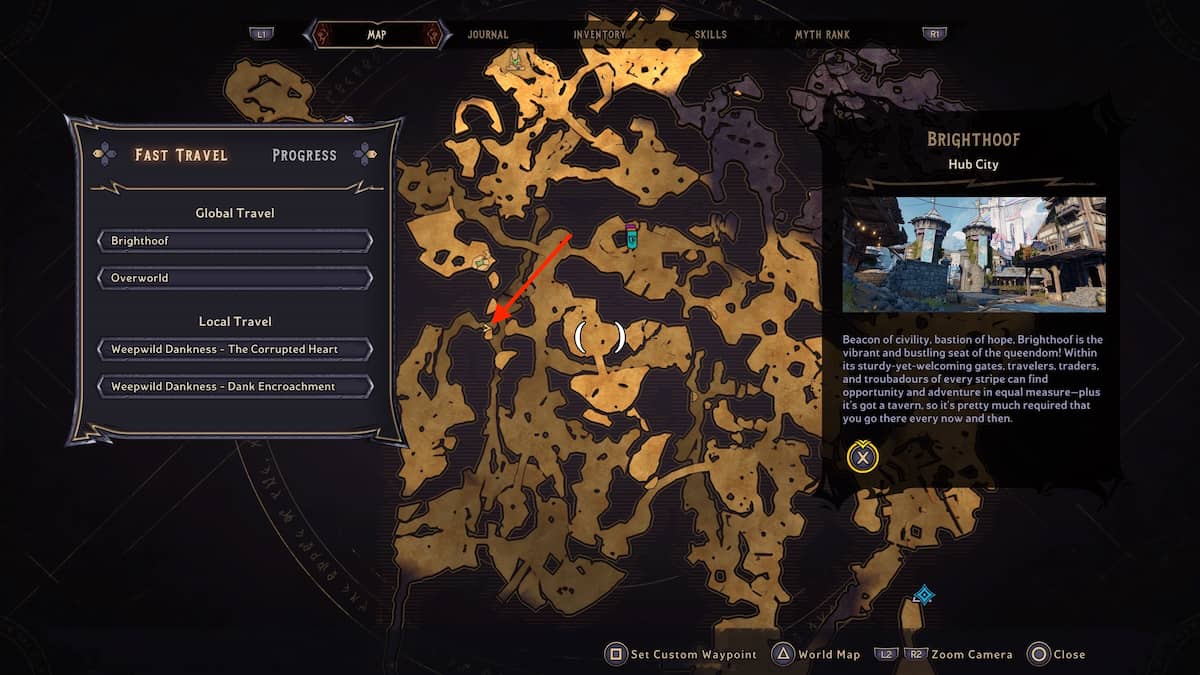
Task: Switch to the Journal tab
Action: (x=488, y=35)
